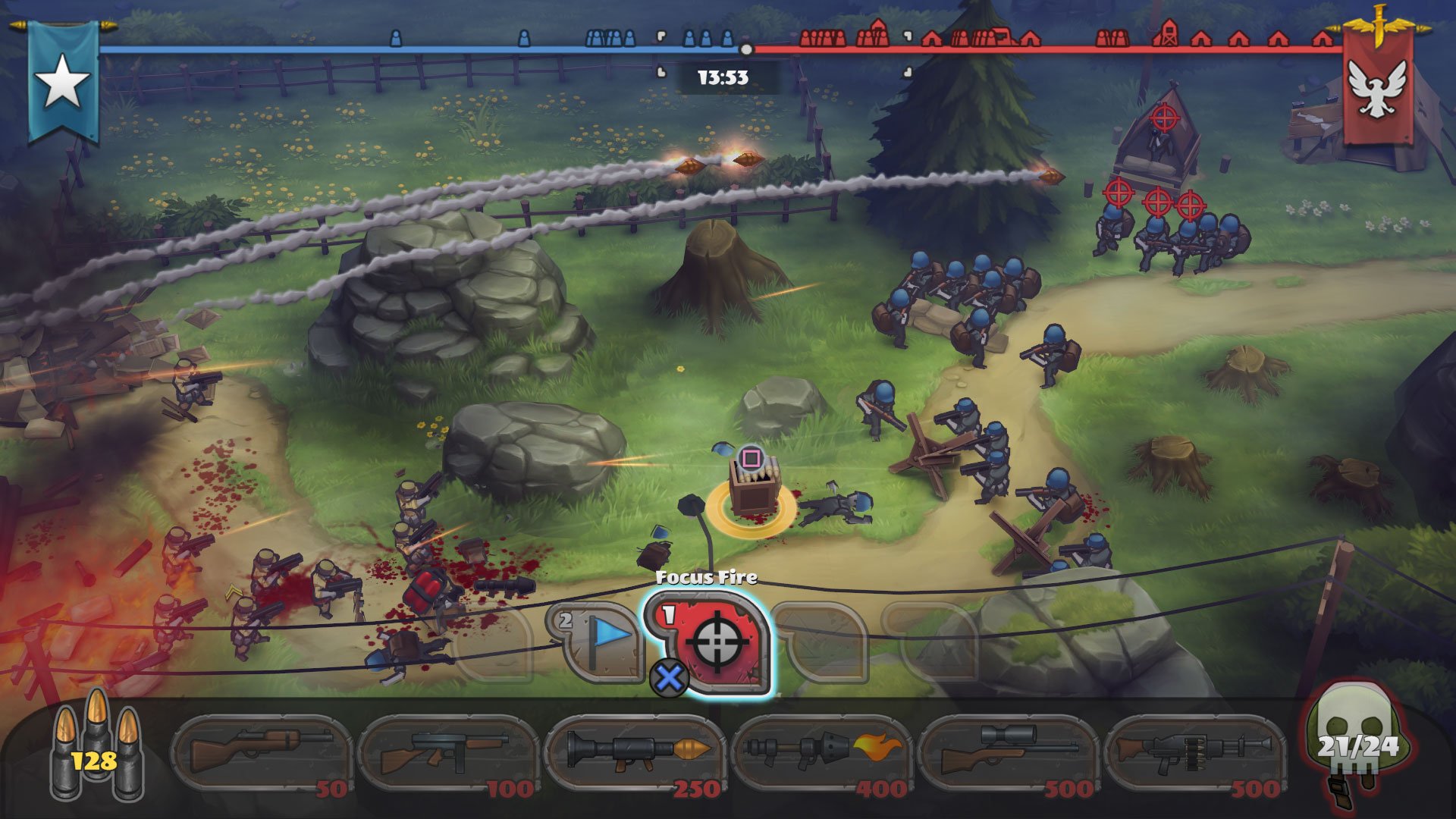Pick the 400-cost flamethrower unit
The width and height of the screenshot is (1456, 819).
[821, 753]
